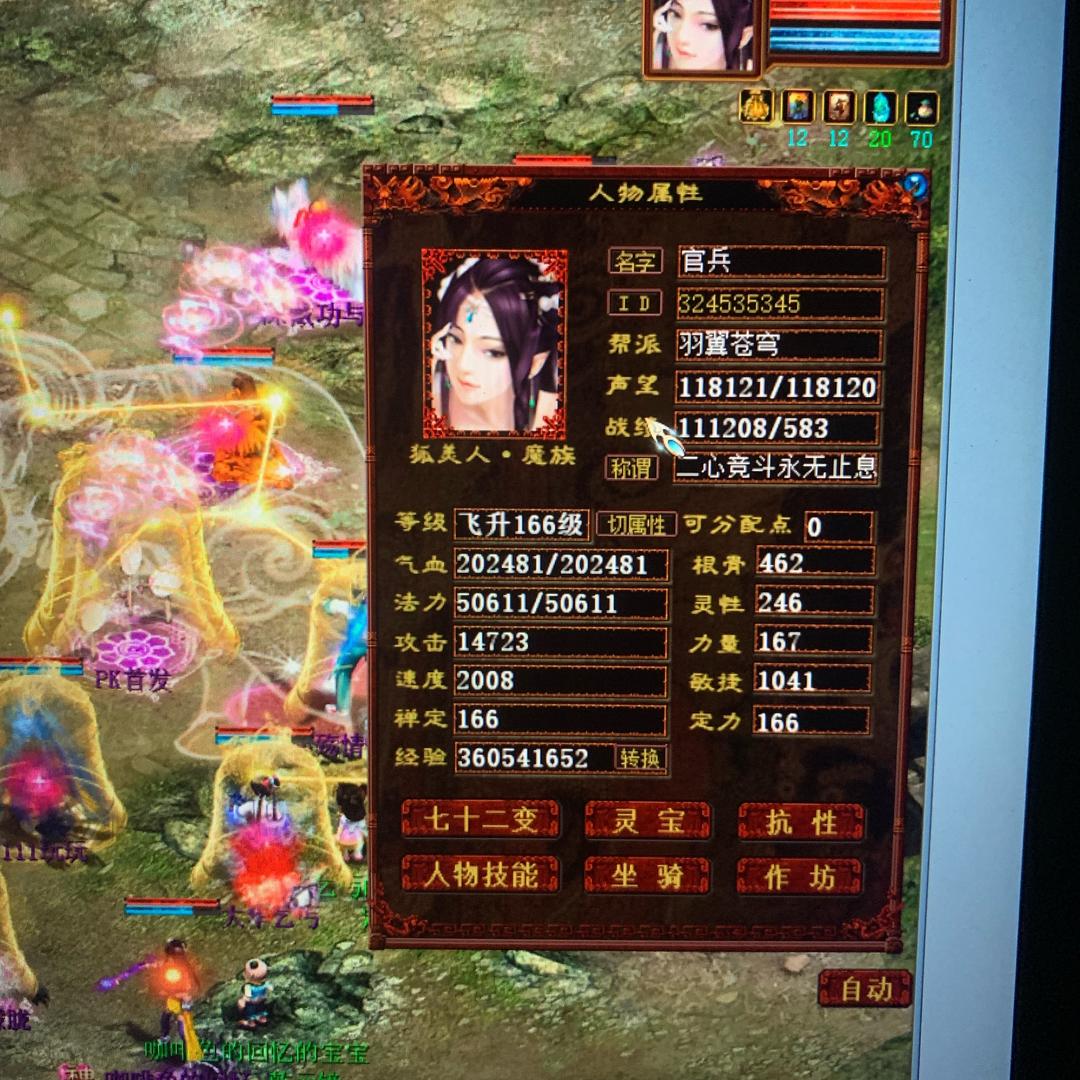Click the character portrait in the top HUD

pos(704,36)
